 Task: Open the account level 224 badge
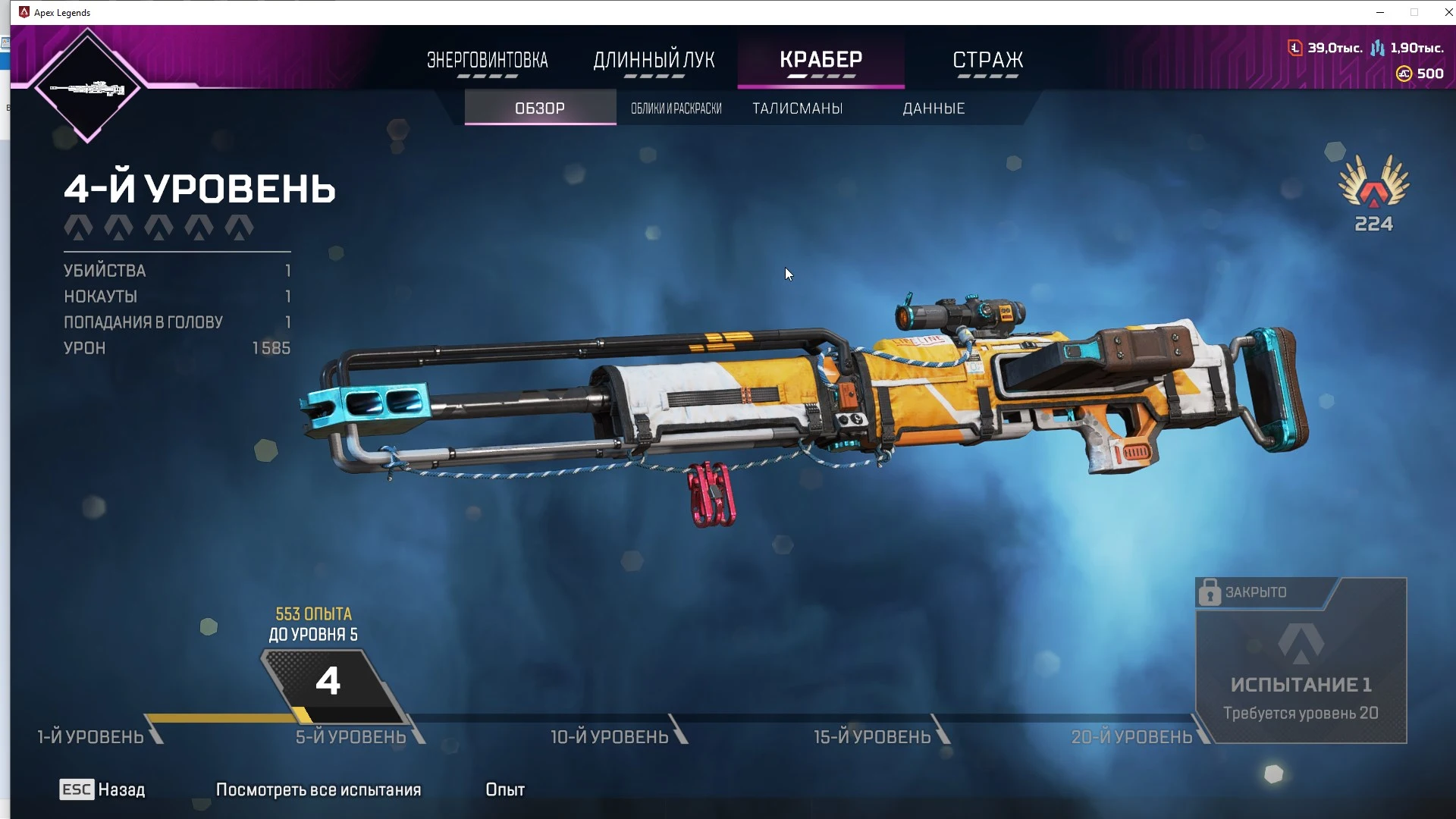pyautogui.click(x=1373, y=193)
